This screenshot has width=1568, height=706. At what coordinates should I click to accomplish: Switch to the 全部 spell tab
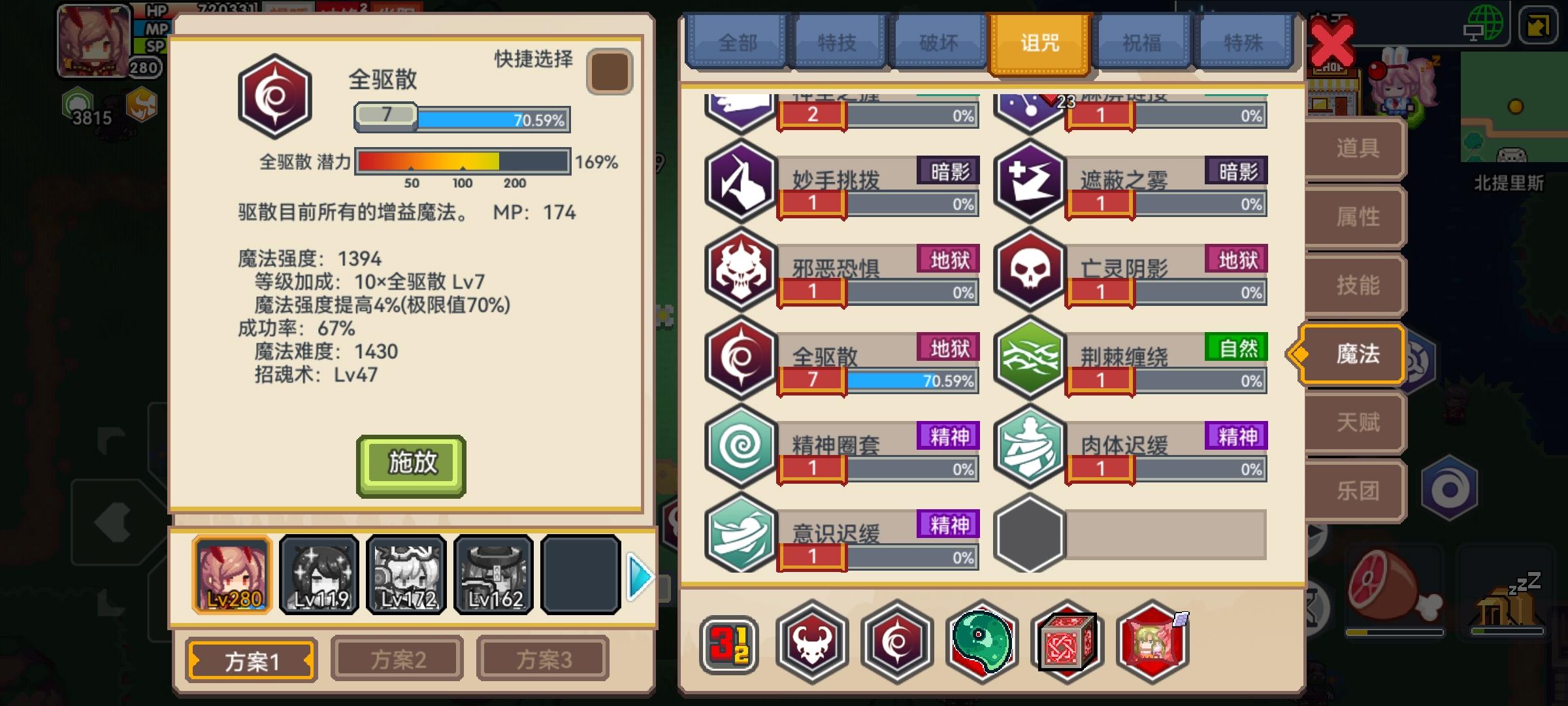coord(737,42)
